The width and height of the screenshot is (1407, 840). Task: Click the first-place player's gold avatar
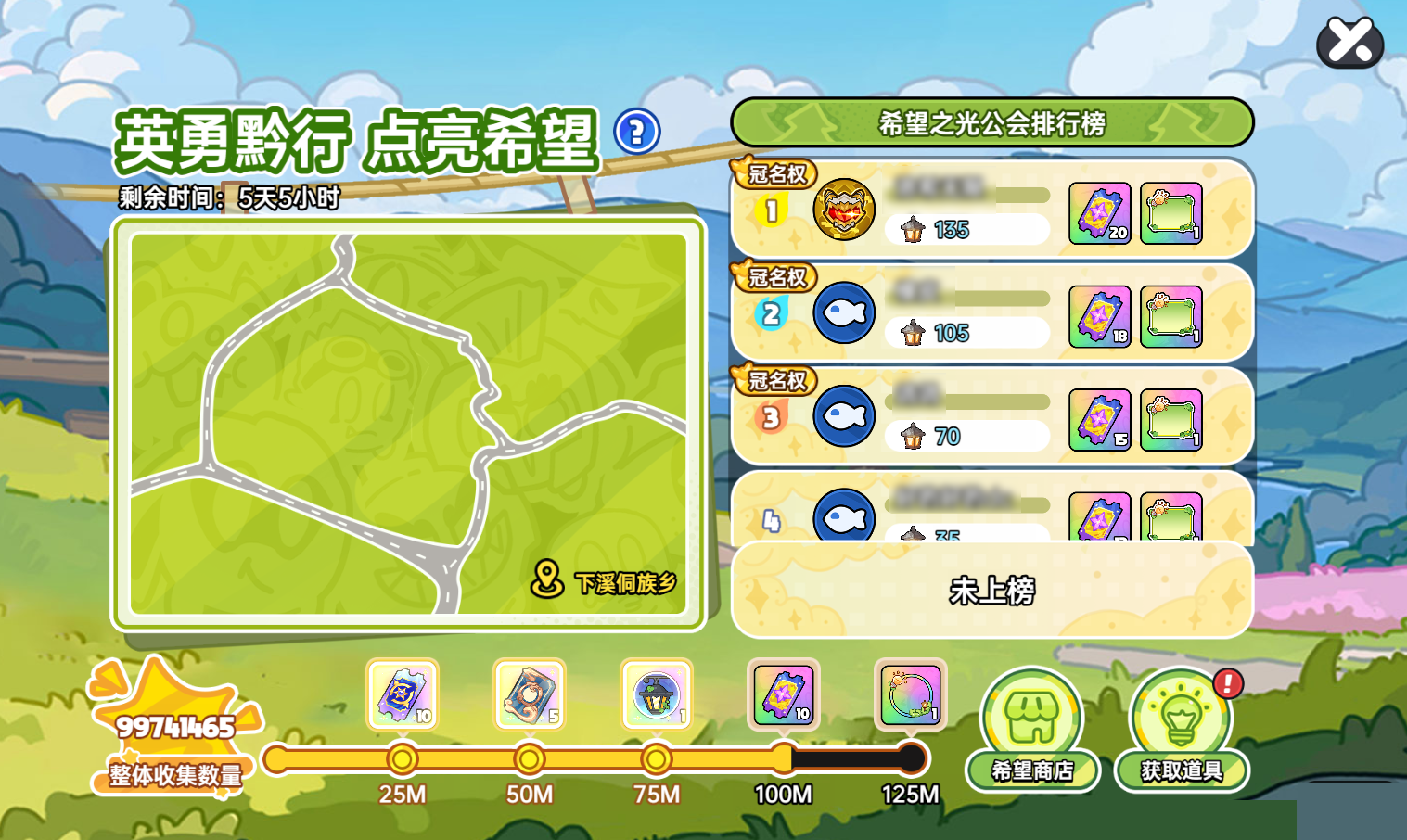[x=844, y=210]
